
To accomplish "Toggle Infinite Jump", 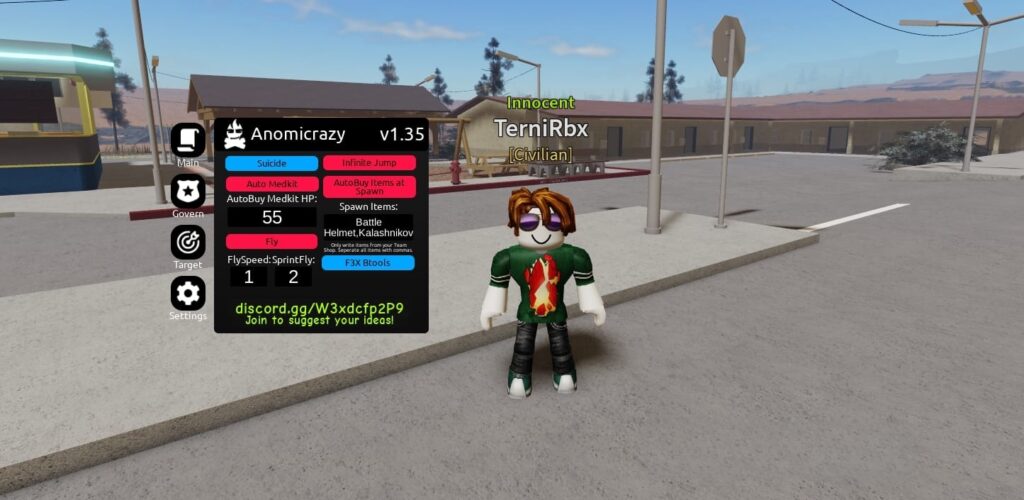I will coord(369,163).
